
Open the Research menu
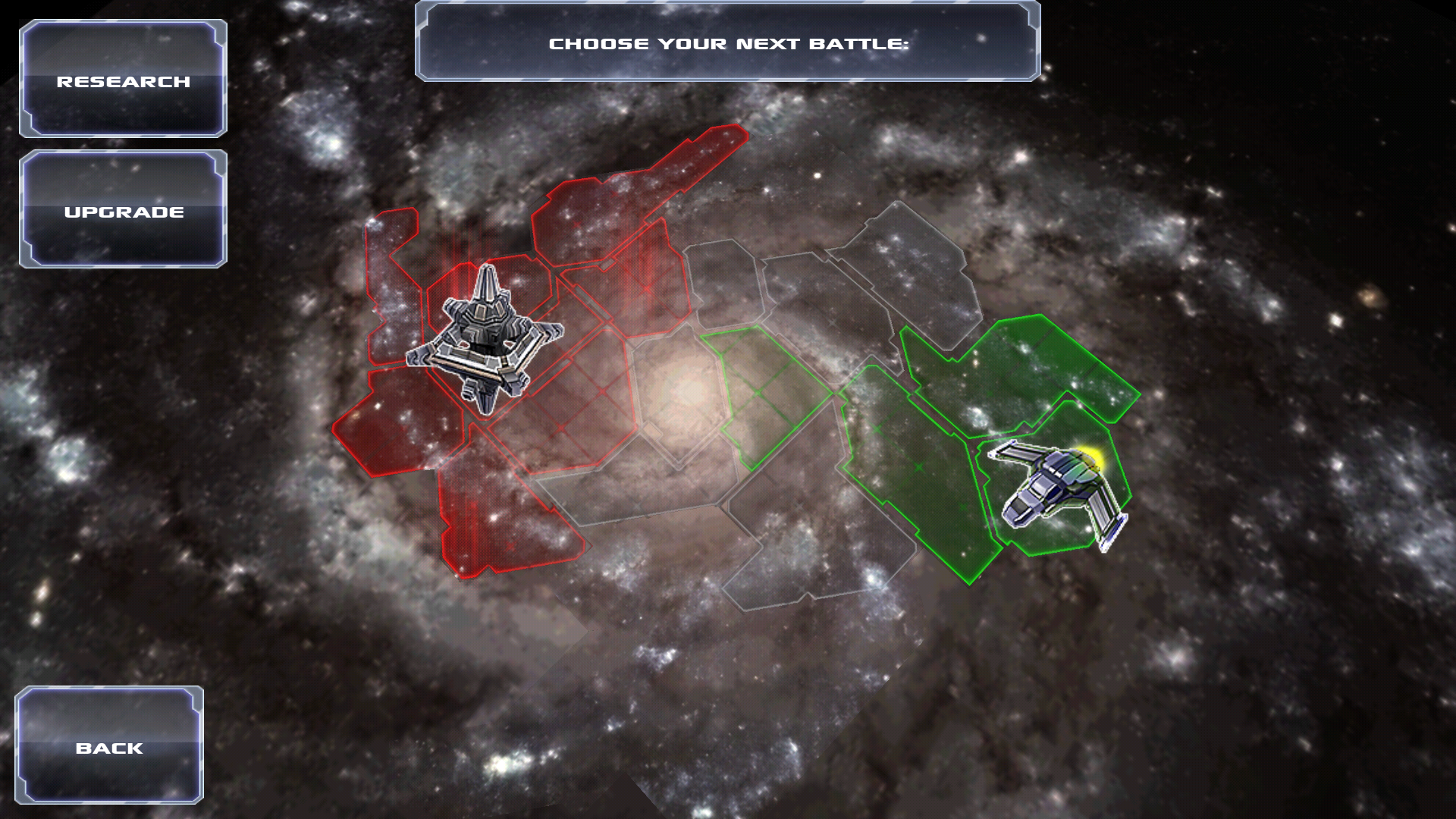point(124,80)
